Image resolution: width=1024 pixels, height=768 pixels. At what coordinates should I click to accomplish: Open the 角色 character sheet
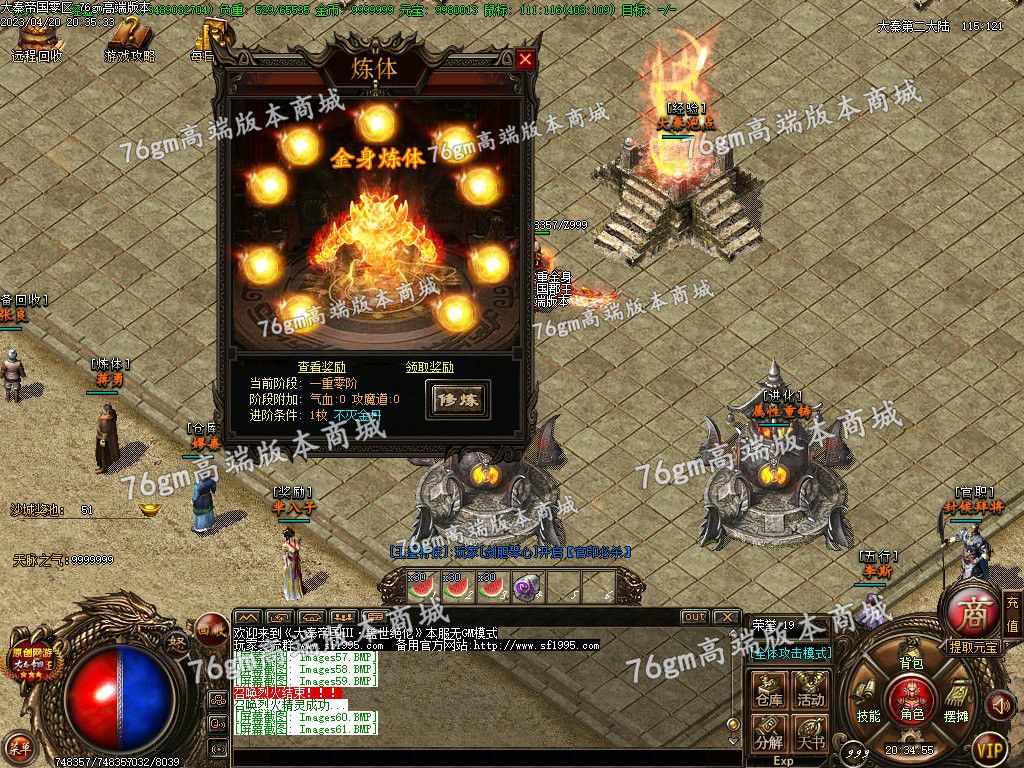tap(911, 700)
